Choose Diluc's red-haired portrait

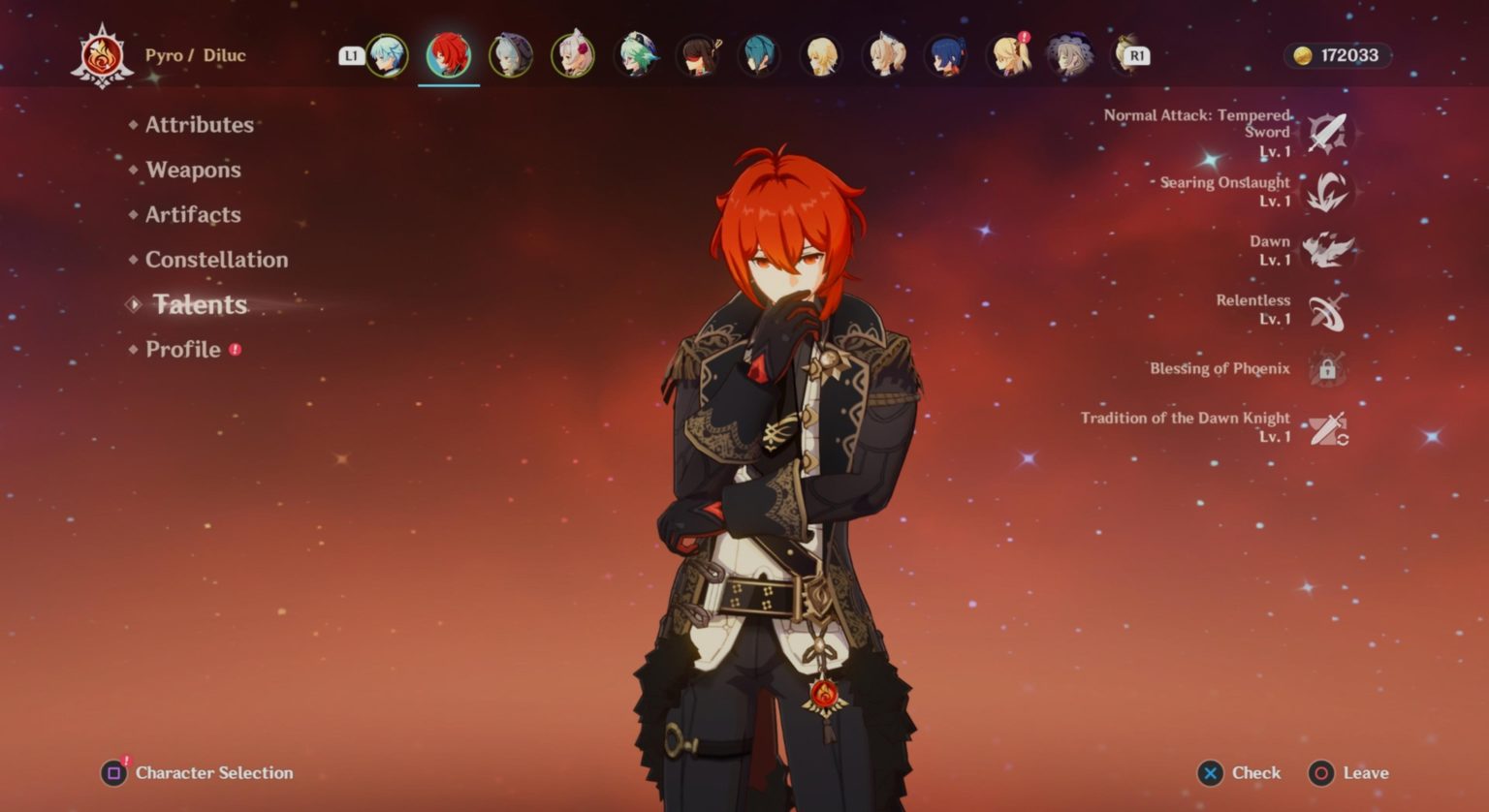pyautogui.click(x=449, y=56)
